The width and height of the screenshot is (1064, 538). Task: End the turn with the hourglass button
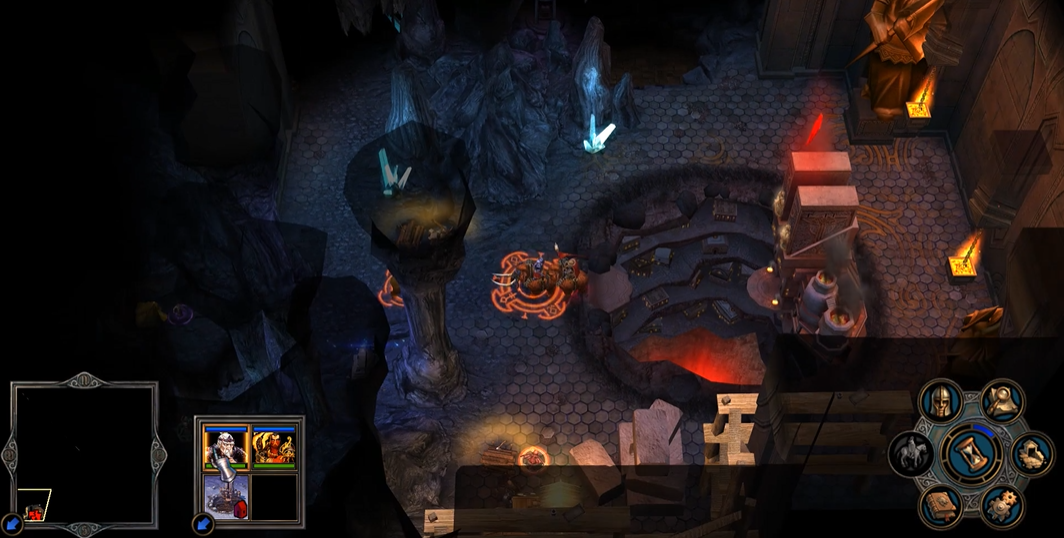[973, 455]
